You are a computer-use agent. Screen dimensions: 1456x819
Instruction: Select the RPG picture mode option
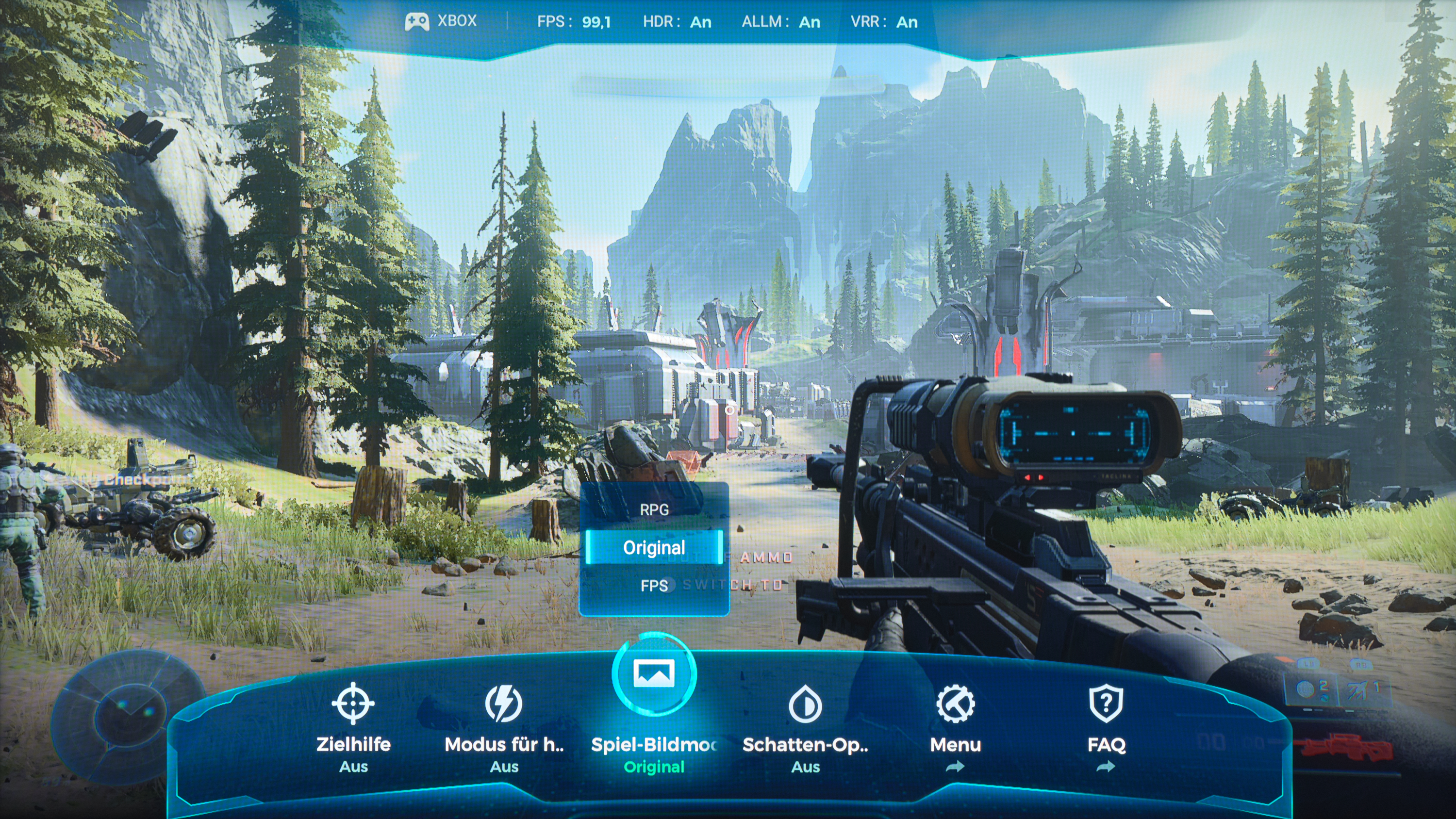click(x=654, y=509)
